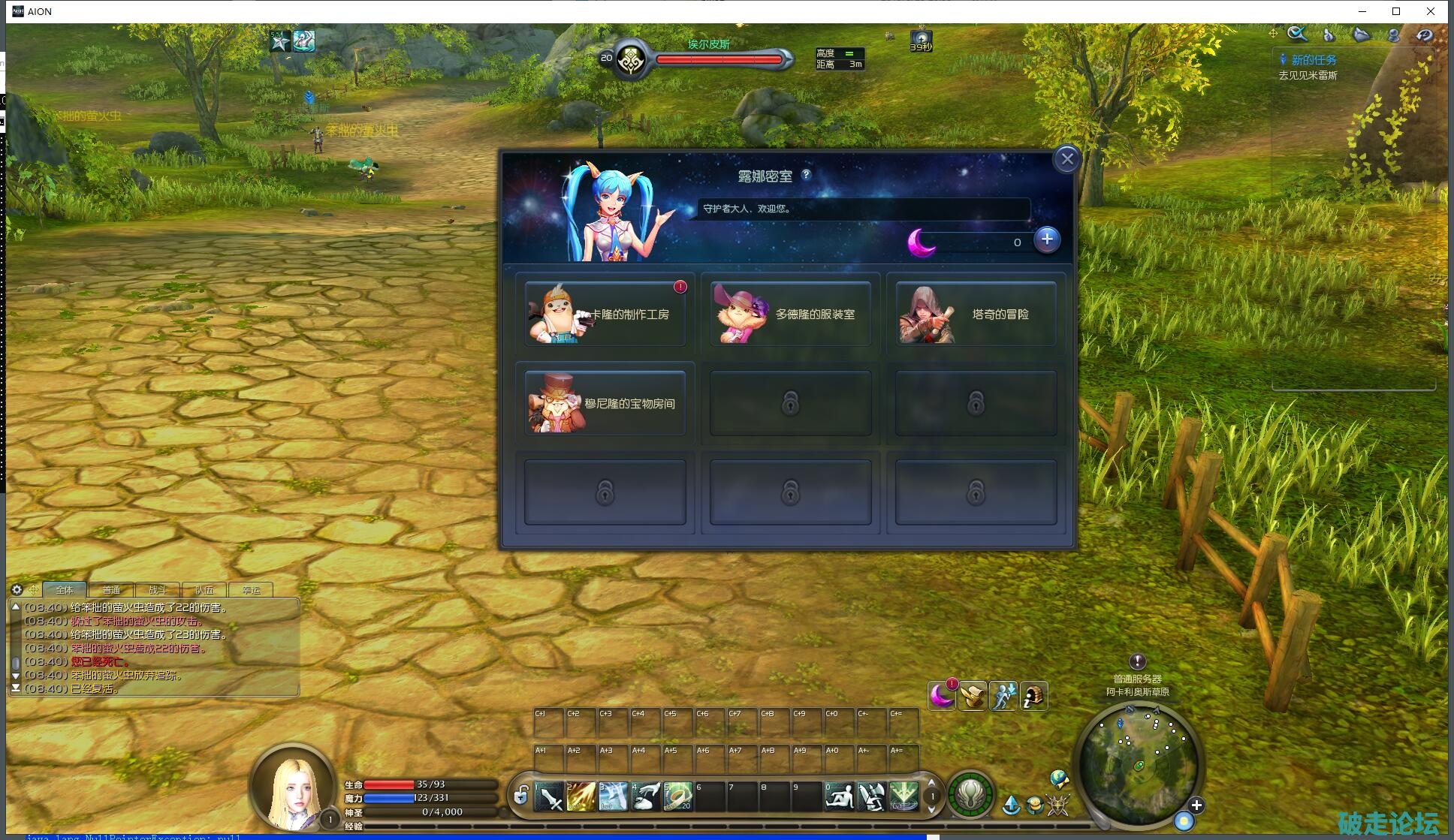The width and height of the screenshot is (1454, 840).
Task: Use the sitting rest skill on the hotbar
Action: (x=839, y=797)
